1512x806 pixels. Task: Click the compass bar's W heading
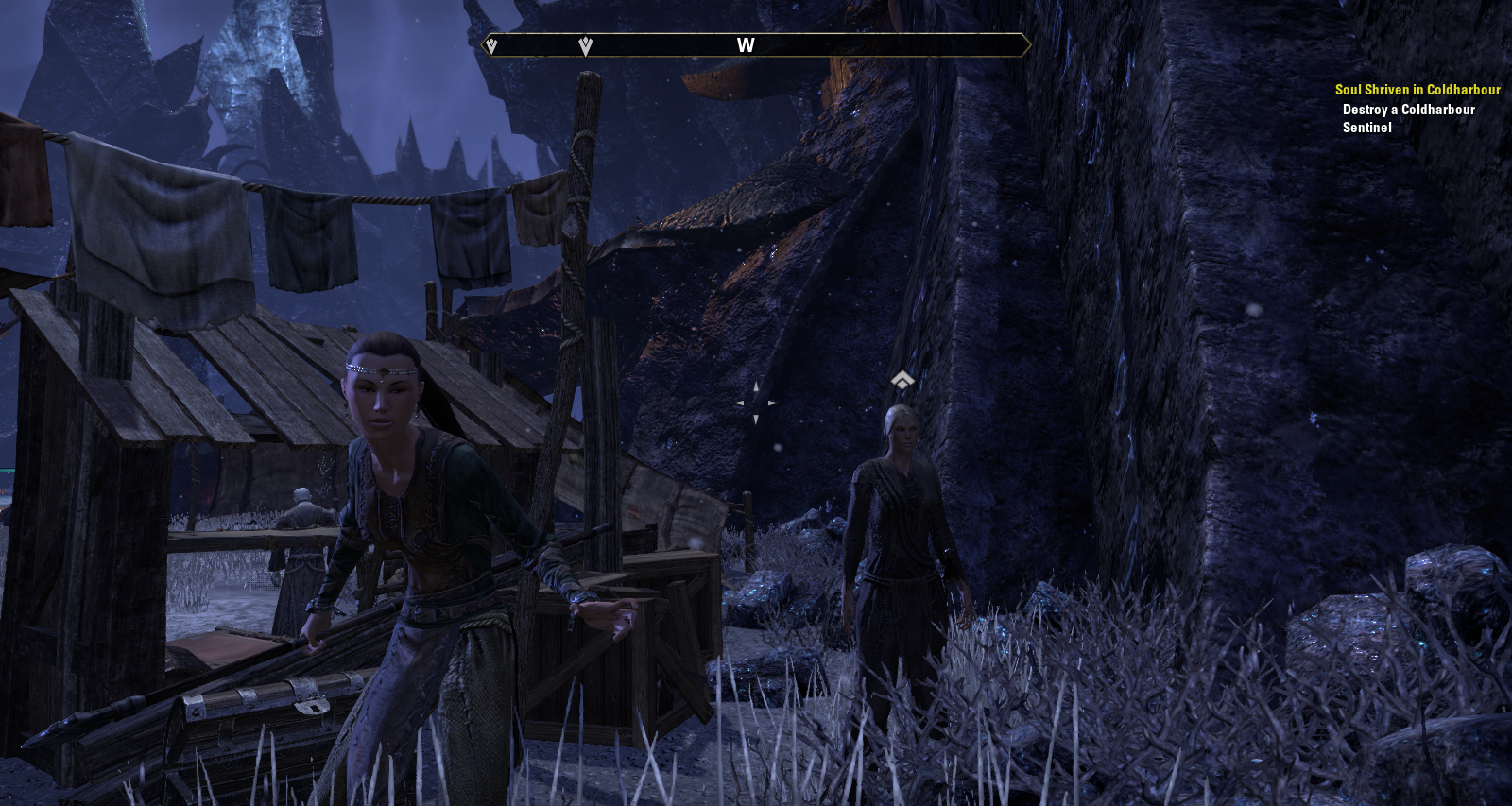click(746, 45)
